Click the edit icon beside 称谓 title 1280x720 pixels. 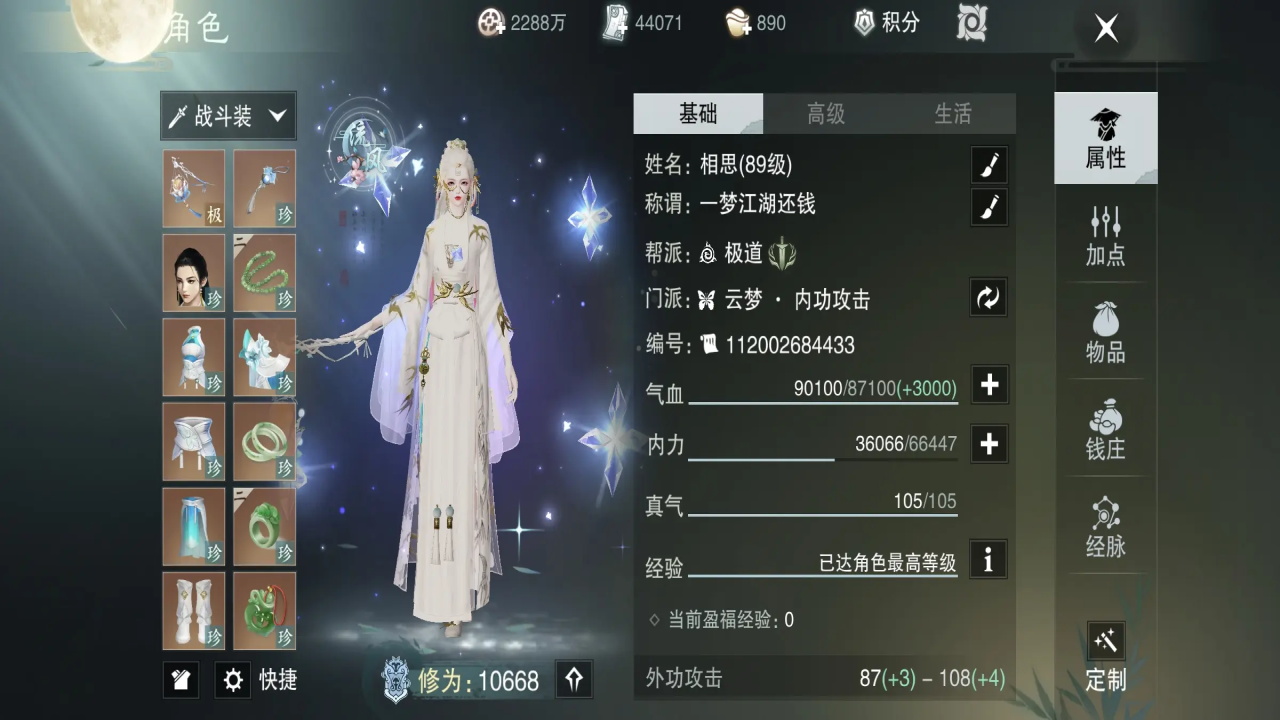pyautogui.click(x=988, y=207)
